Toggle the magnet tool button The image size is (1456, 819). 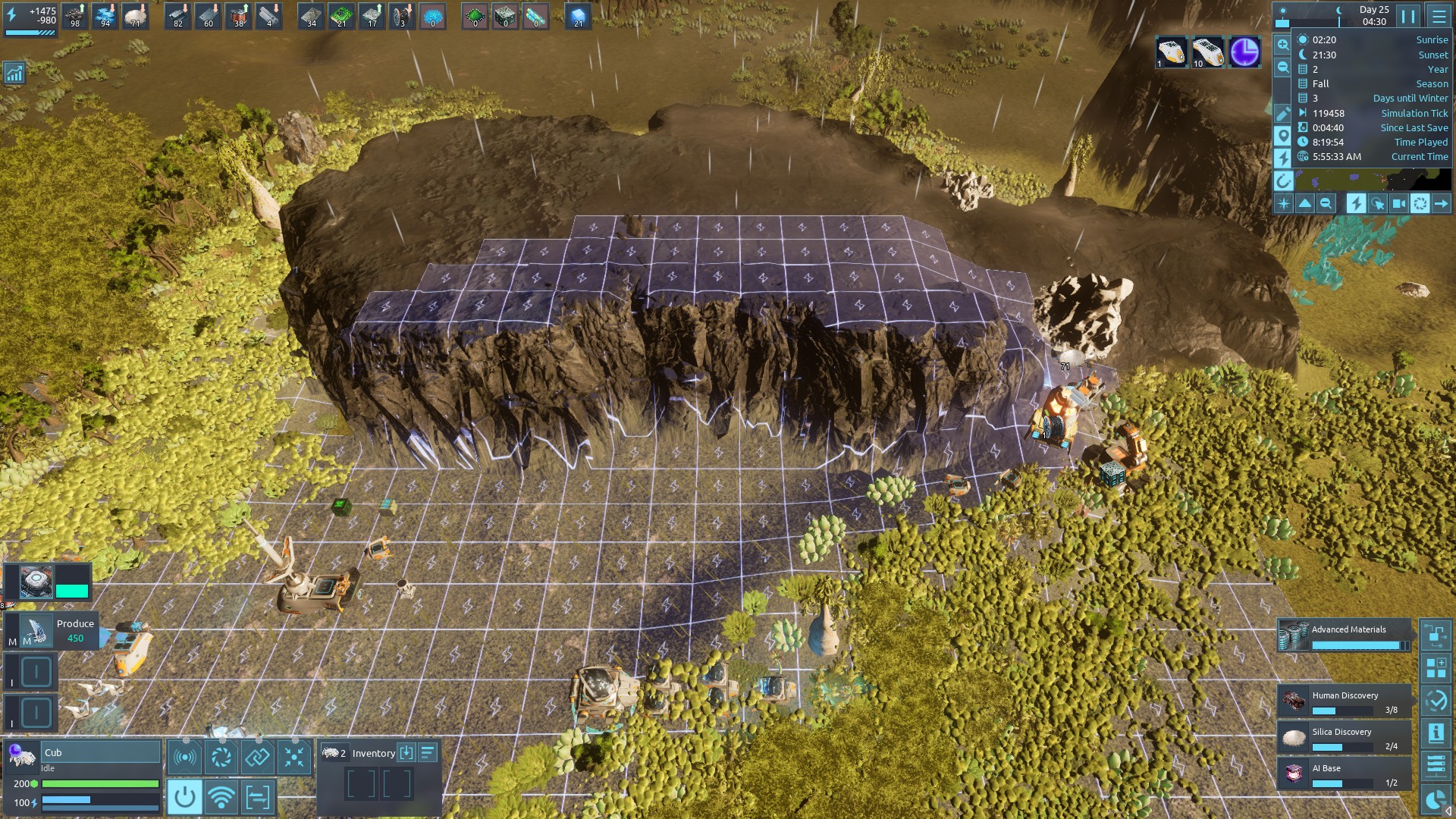(1282, 181)
